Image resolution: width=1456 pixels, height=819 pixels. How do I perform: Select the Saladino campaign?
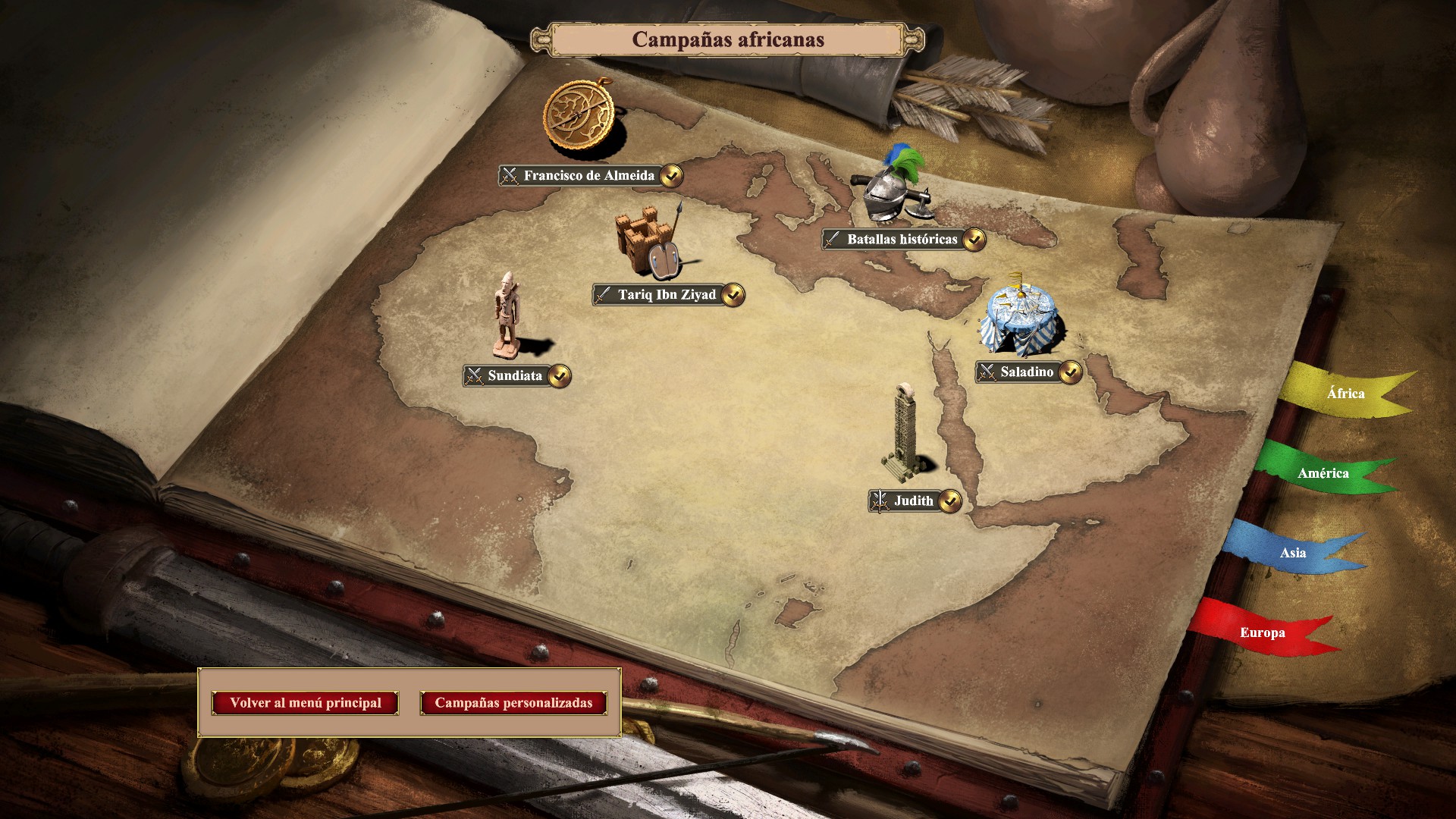pos(1026,372)
